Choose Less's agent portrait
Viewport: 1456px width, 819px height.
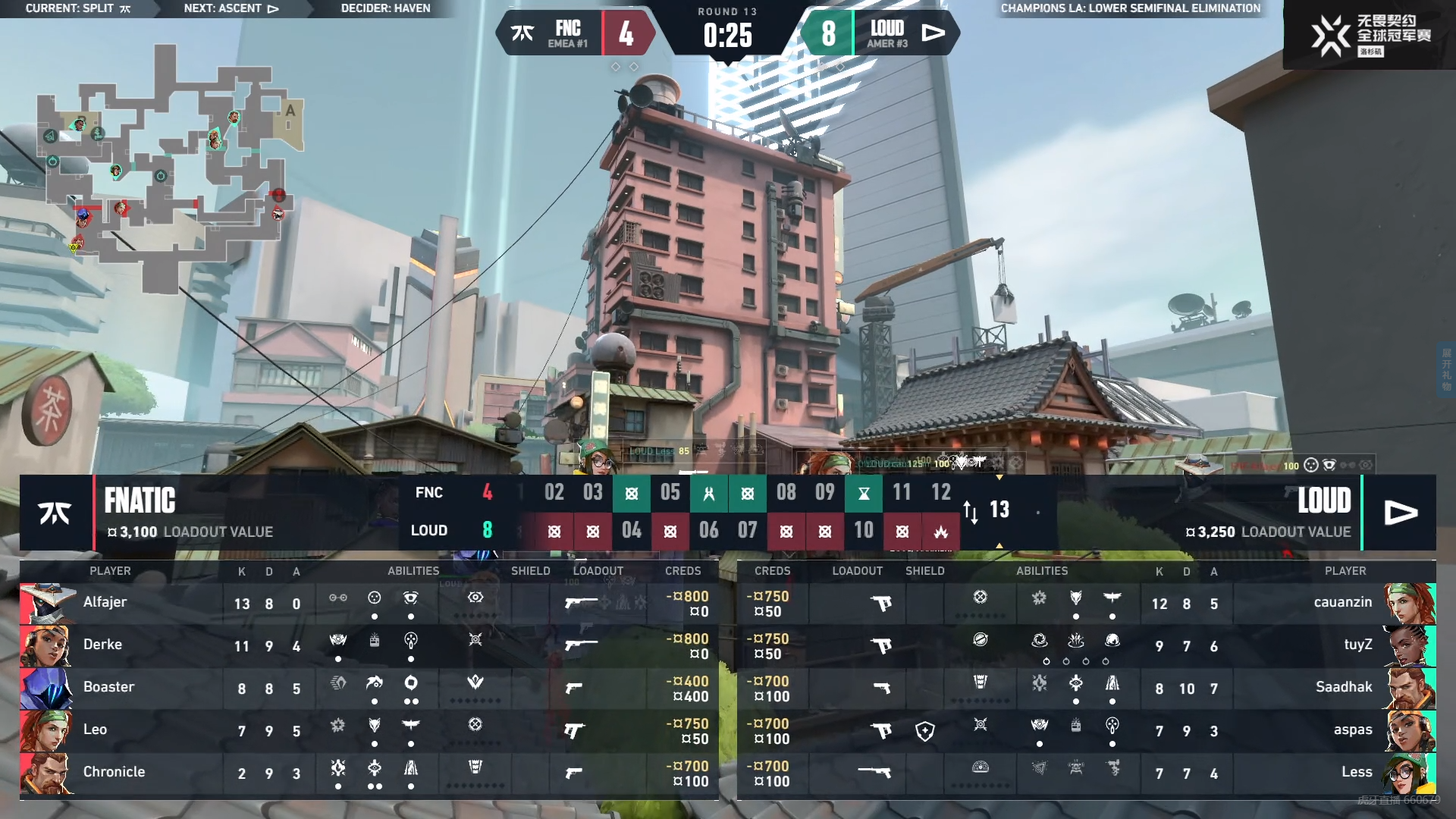[1409, 773]
